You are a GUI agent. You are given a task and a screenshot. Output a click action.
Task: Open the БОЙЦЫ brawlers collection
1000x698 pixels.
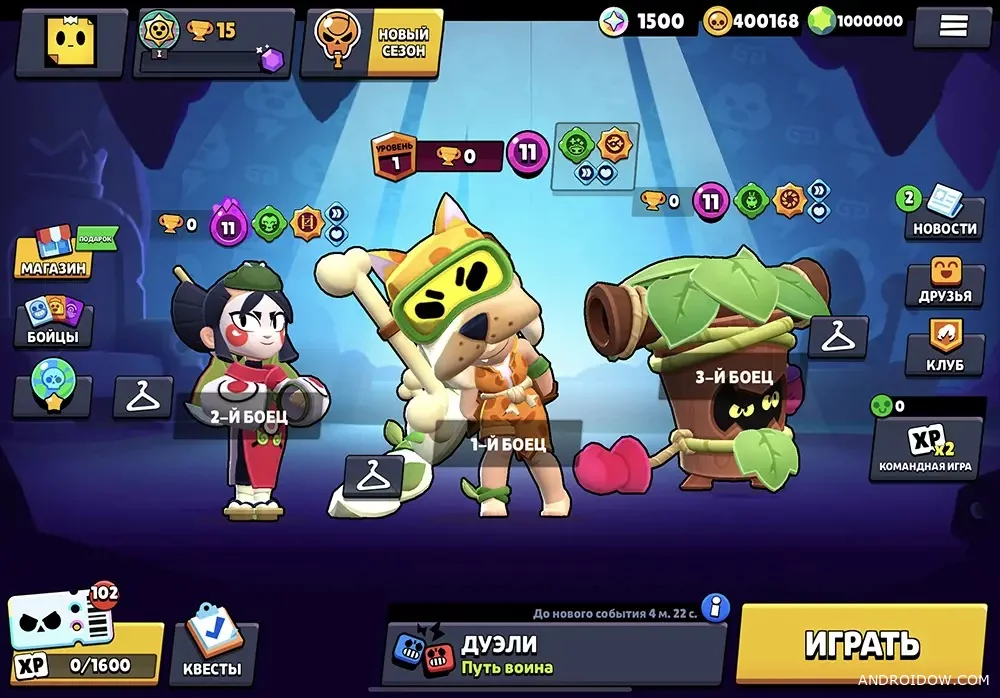pyautogui.click(x=52, y=323)
